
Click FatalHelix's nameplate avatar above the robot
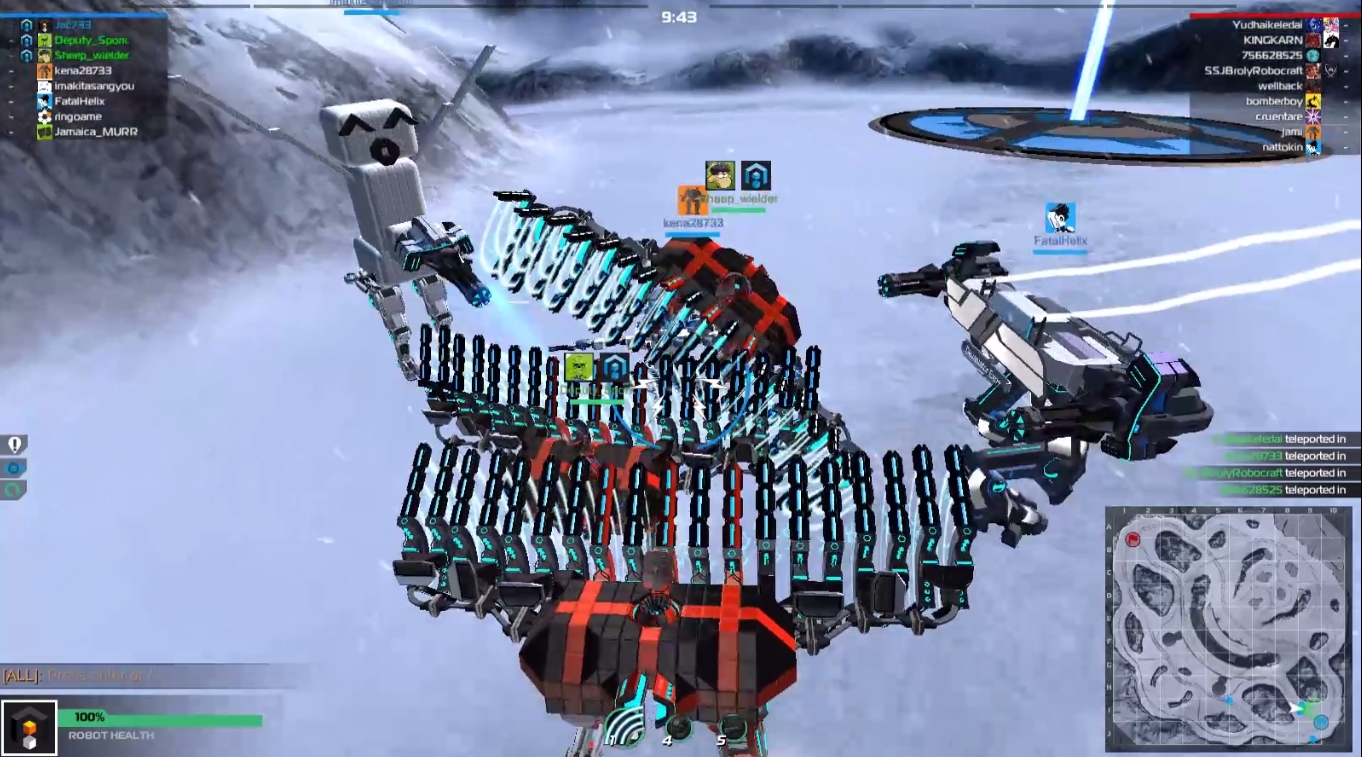point(1060,219)
